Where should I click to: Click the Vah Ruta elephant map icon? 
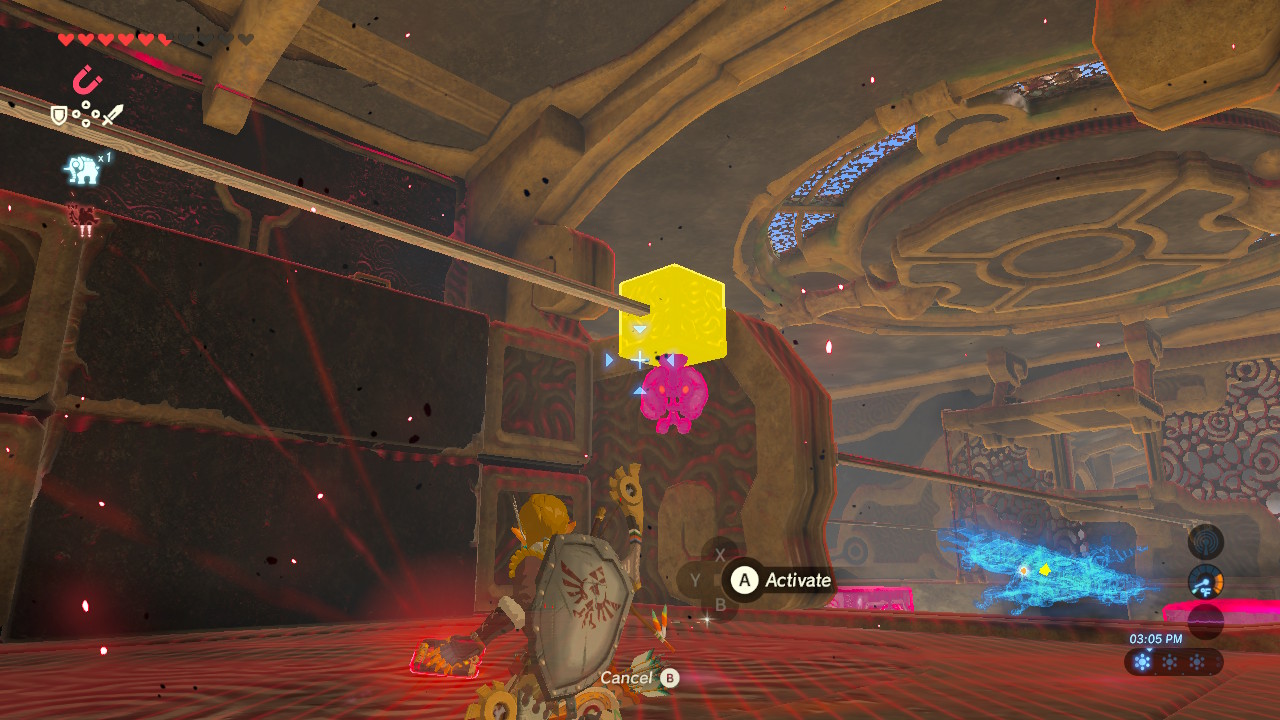82,169
